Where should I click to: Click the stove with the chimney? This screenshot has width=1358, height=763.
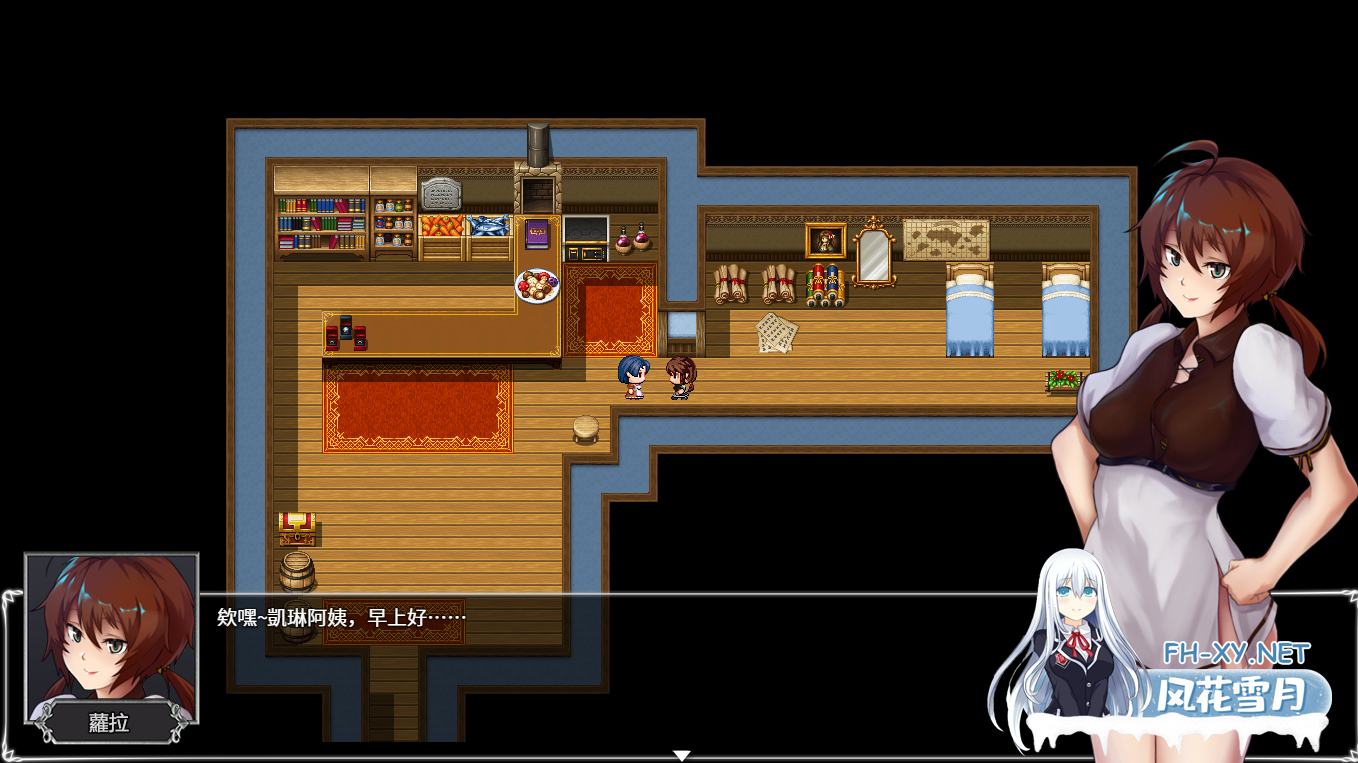[x=537, y=190]
